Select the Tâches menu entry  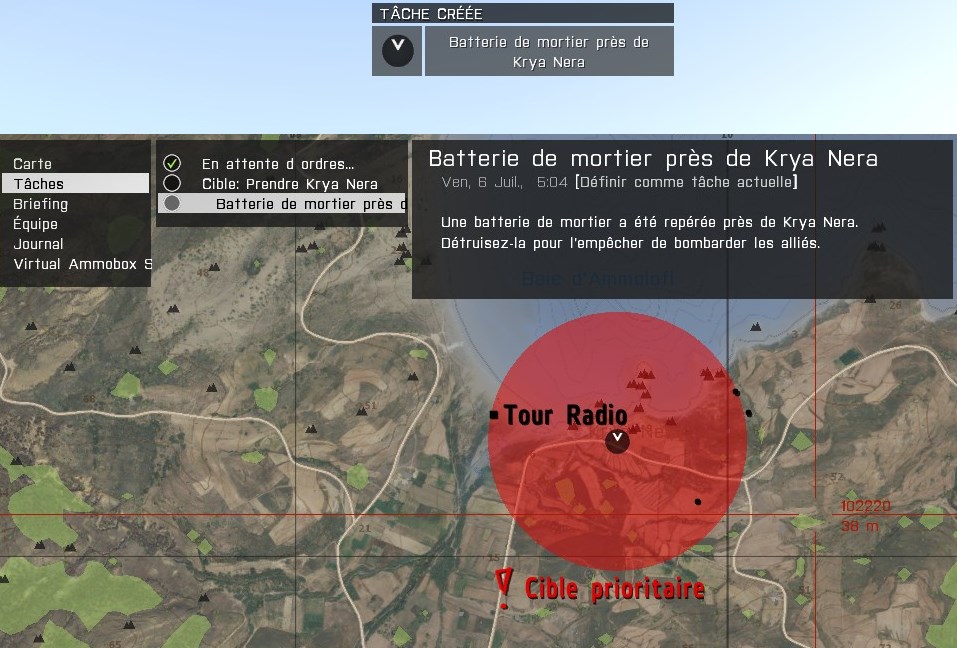pos(39,184)
